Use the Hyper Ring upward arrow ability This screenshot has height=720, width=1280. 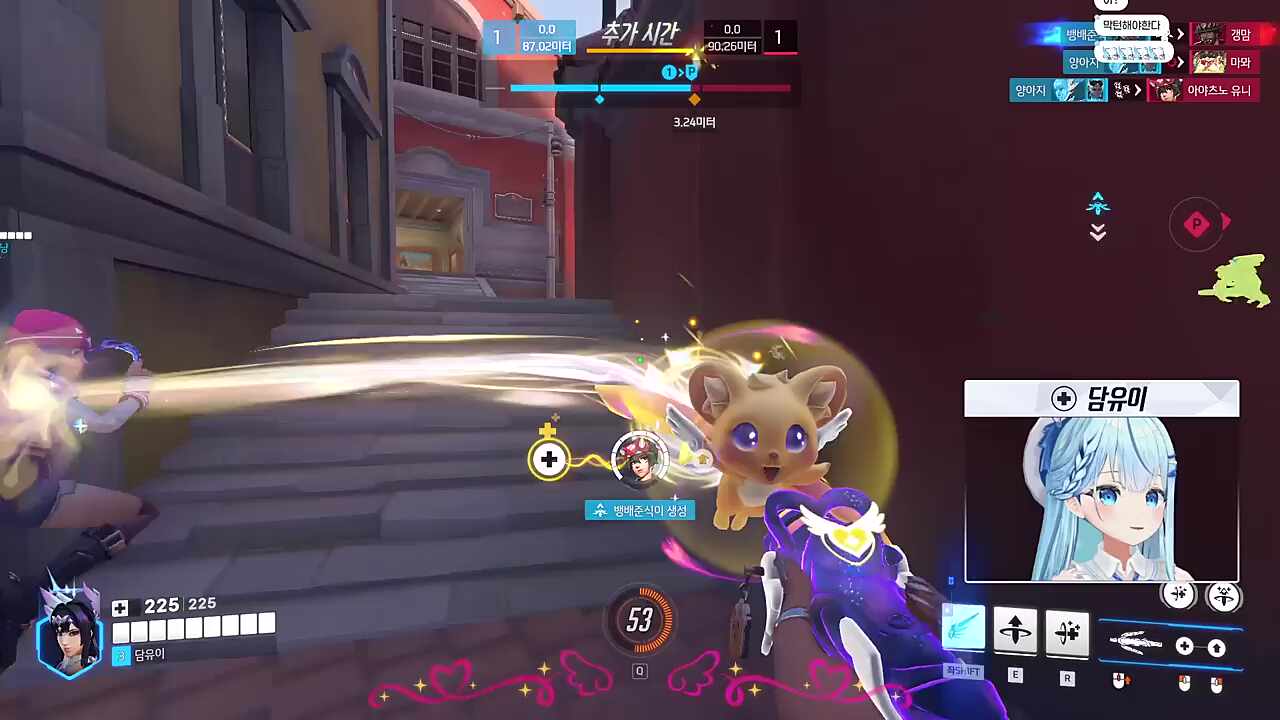1015,631
